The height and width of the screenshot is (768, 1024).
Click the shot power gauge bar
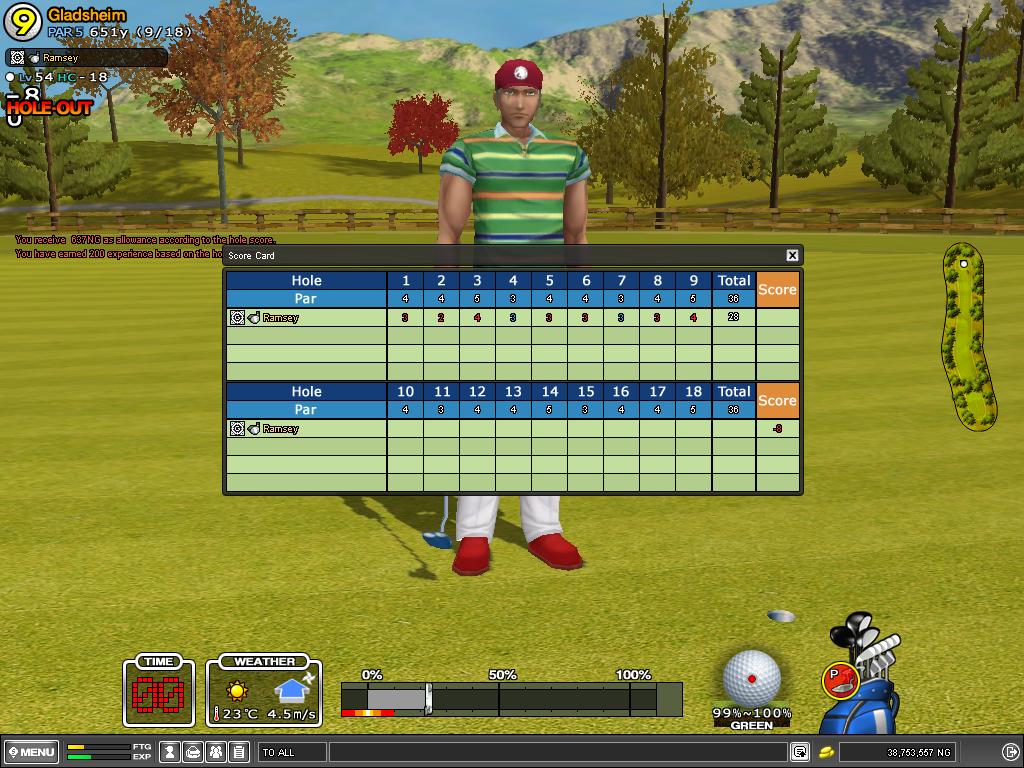(x=511, y=699)
